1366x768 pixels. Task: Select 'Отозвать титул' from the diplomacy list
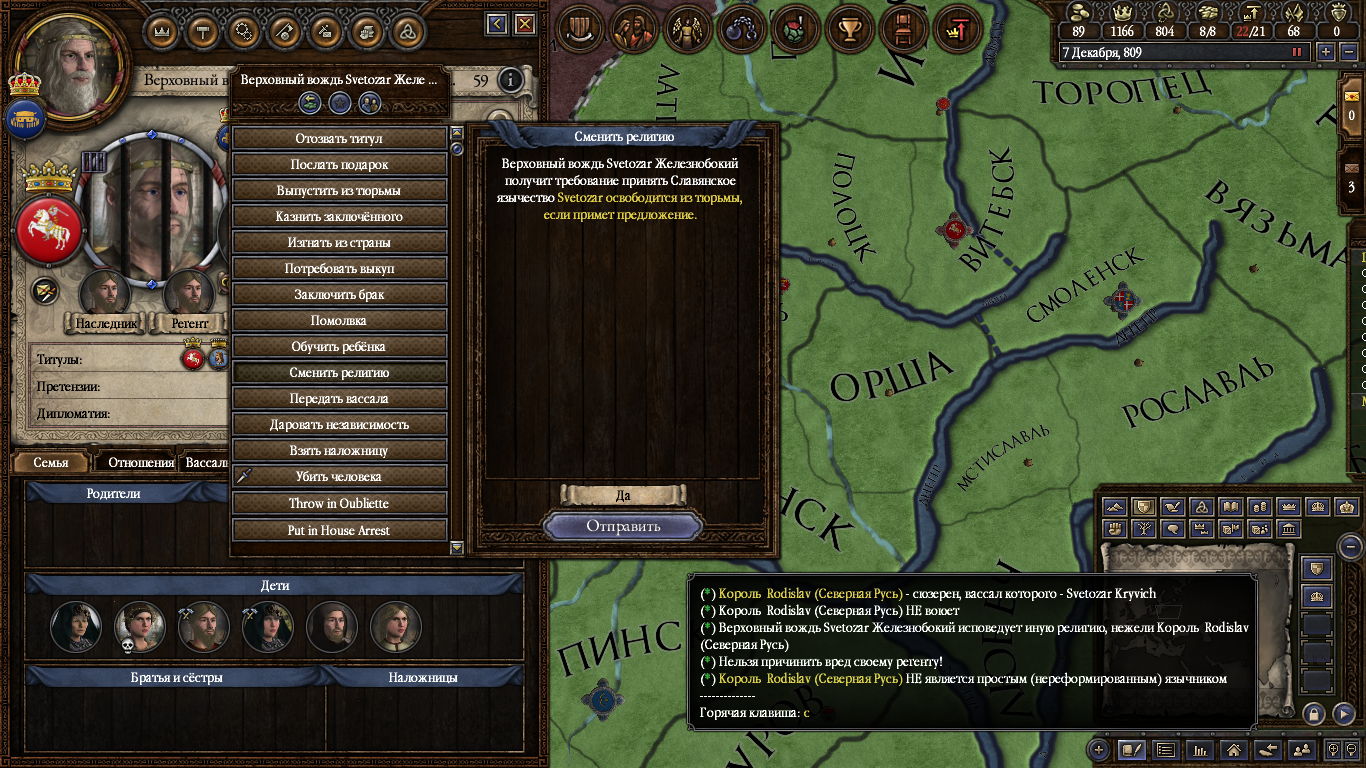[x=339, y=138]
